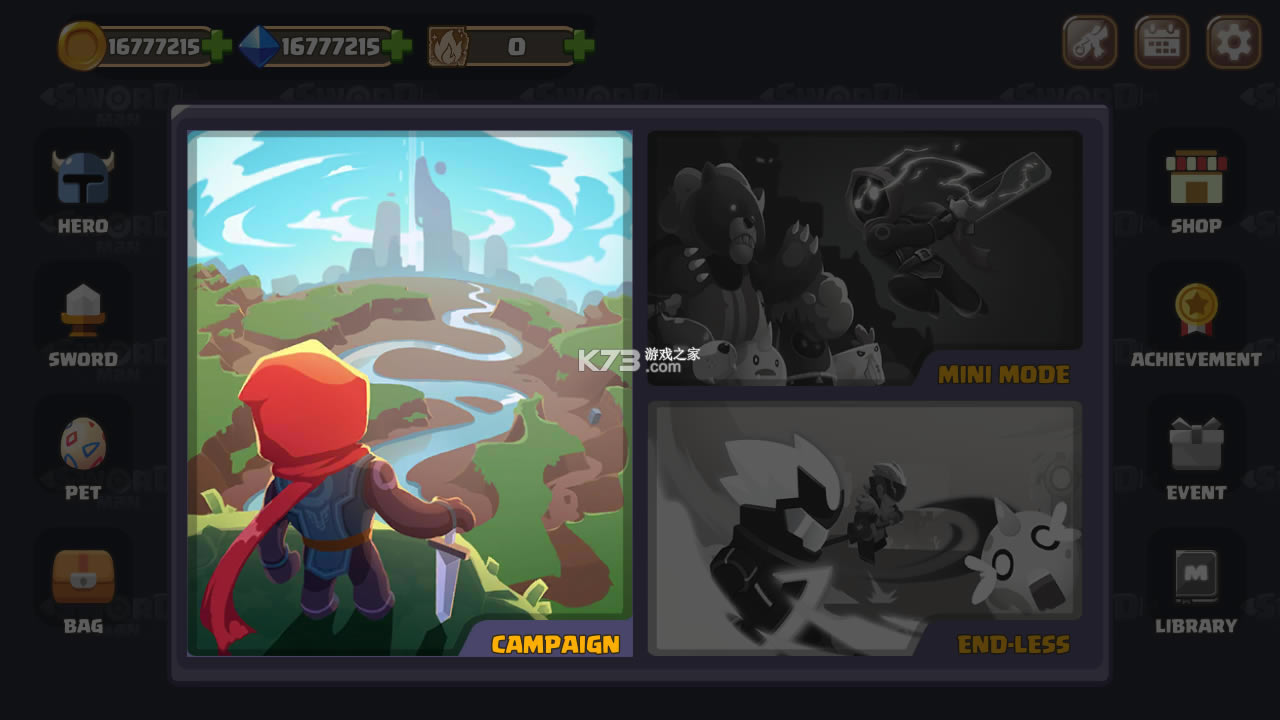Viewport: 1280px width, 720px height.
Task: Start the Campaign mode
Action: pyautogui.click(x=410, y=393)
